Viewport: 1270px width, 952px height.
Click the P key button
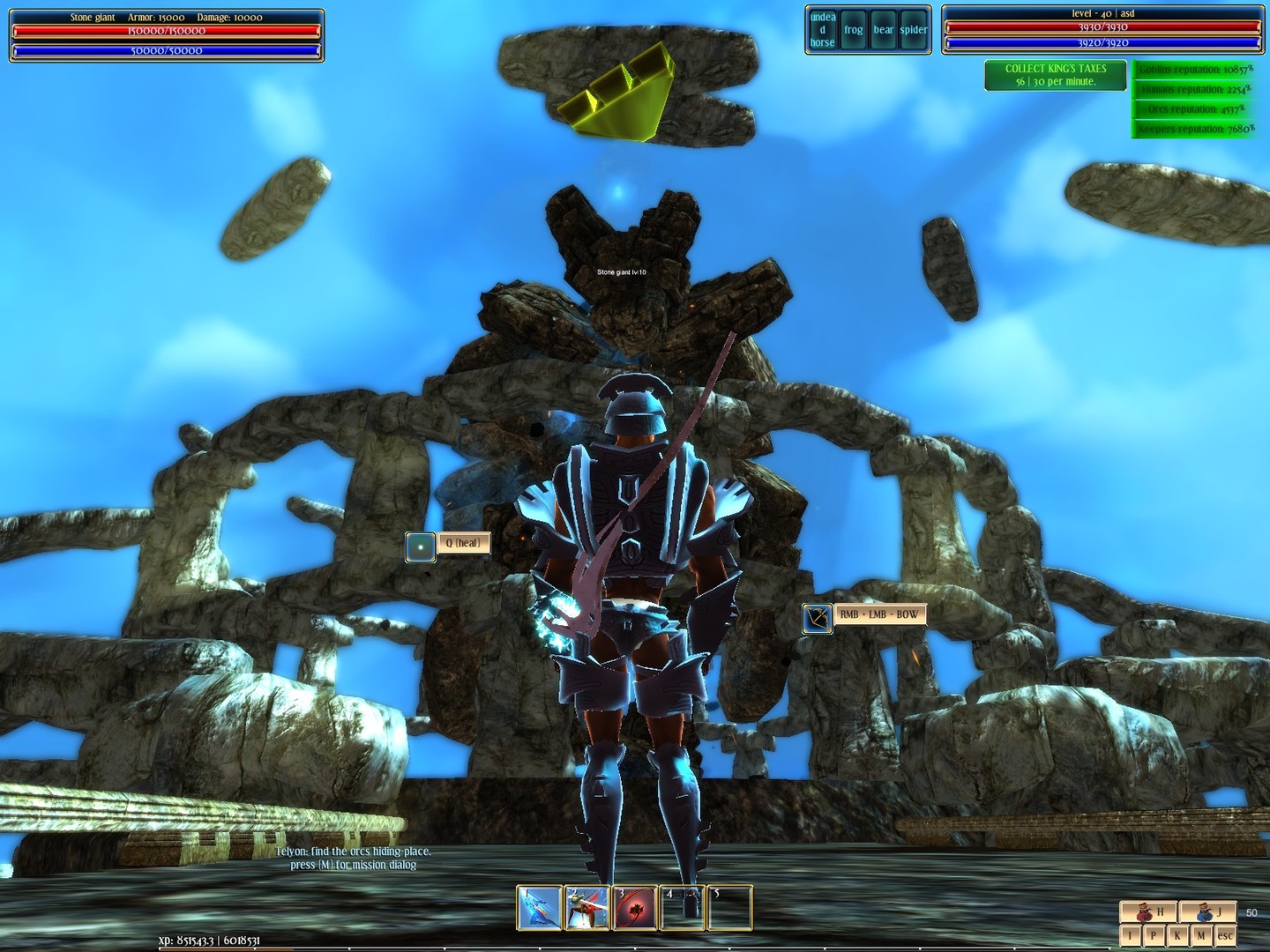click(x=1154, y=935)
